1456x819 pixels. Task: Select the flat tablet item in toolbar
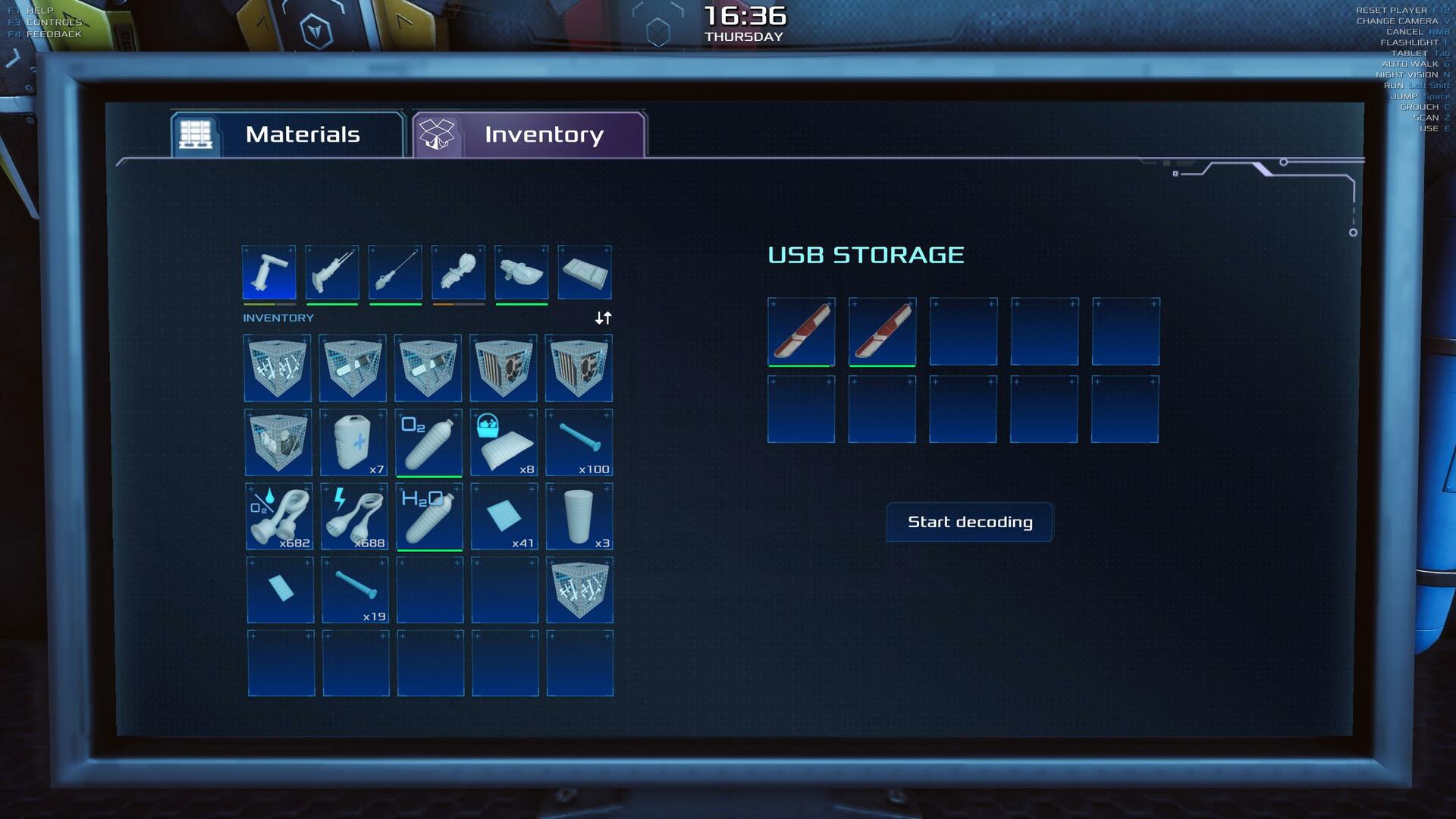[x=585, y=272]
